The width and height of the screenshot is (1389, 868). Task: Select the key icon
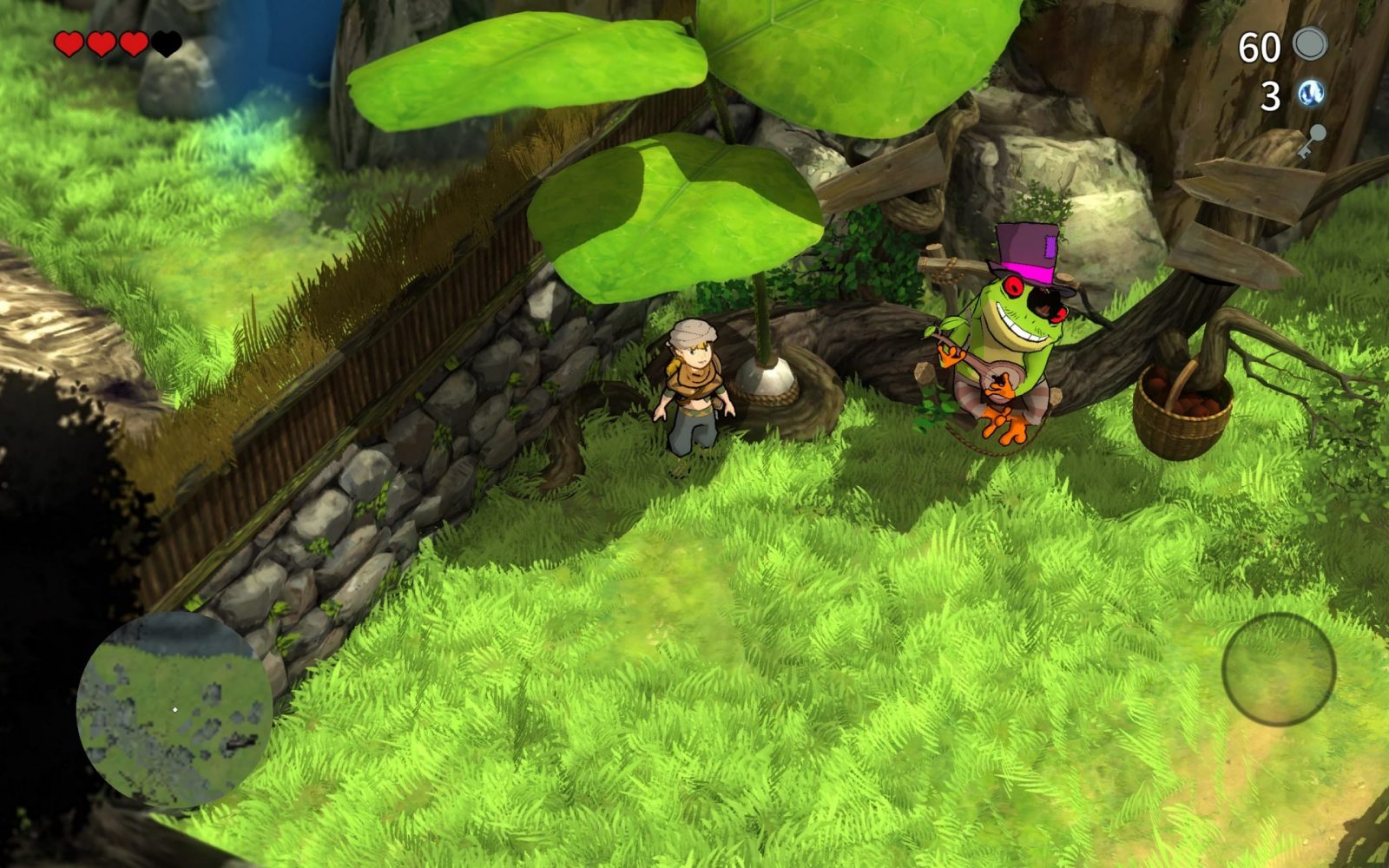point(1312,141)
